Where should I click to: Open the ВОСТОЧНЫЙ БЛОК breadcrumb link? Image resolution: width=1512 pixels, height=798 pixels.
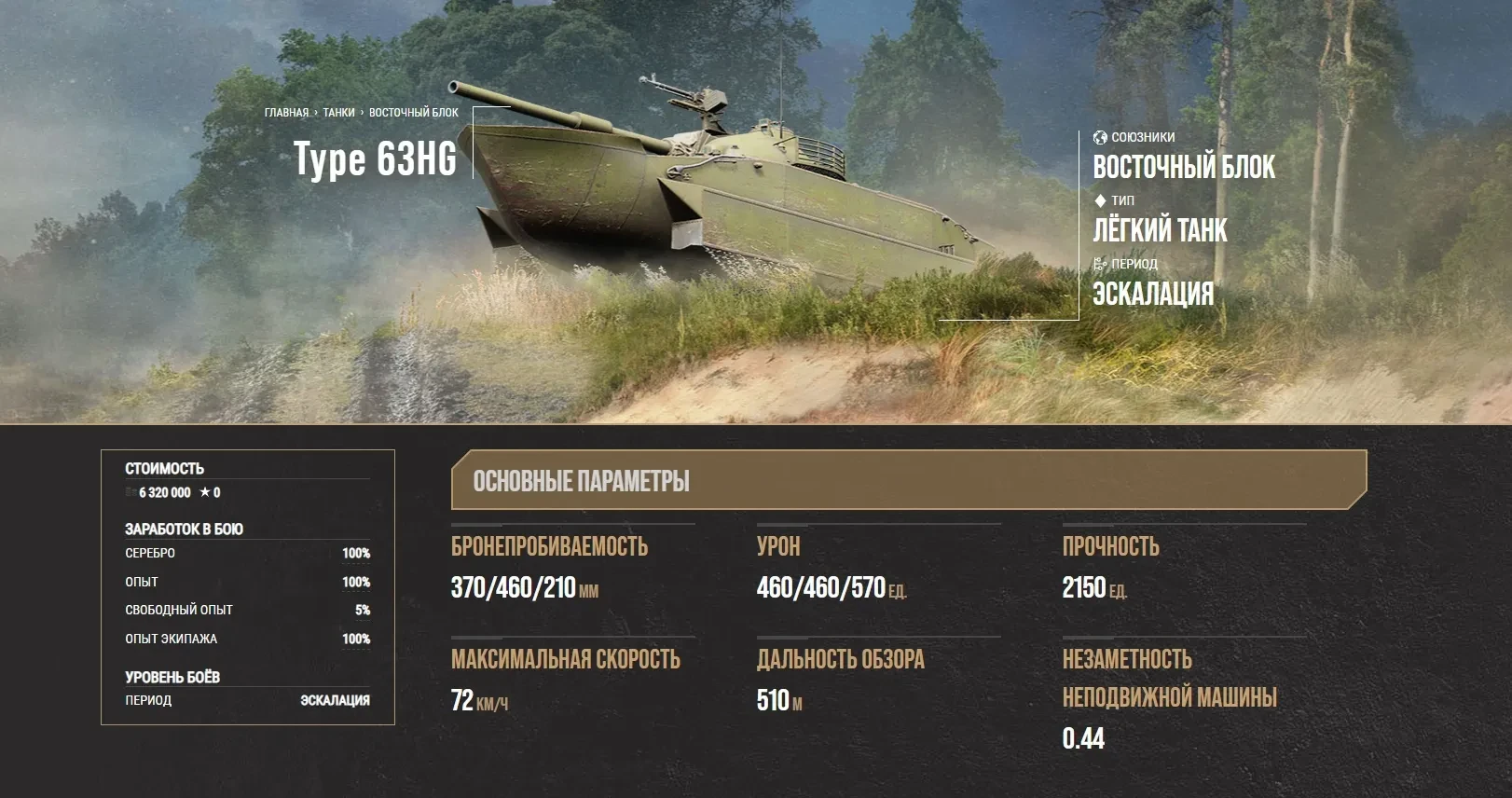click(x=413, y=113)
